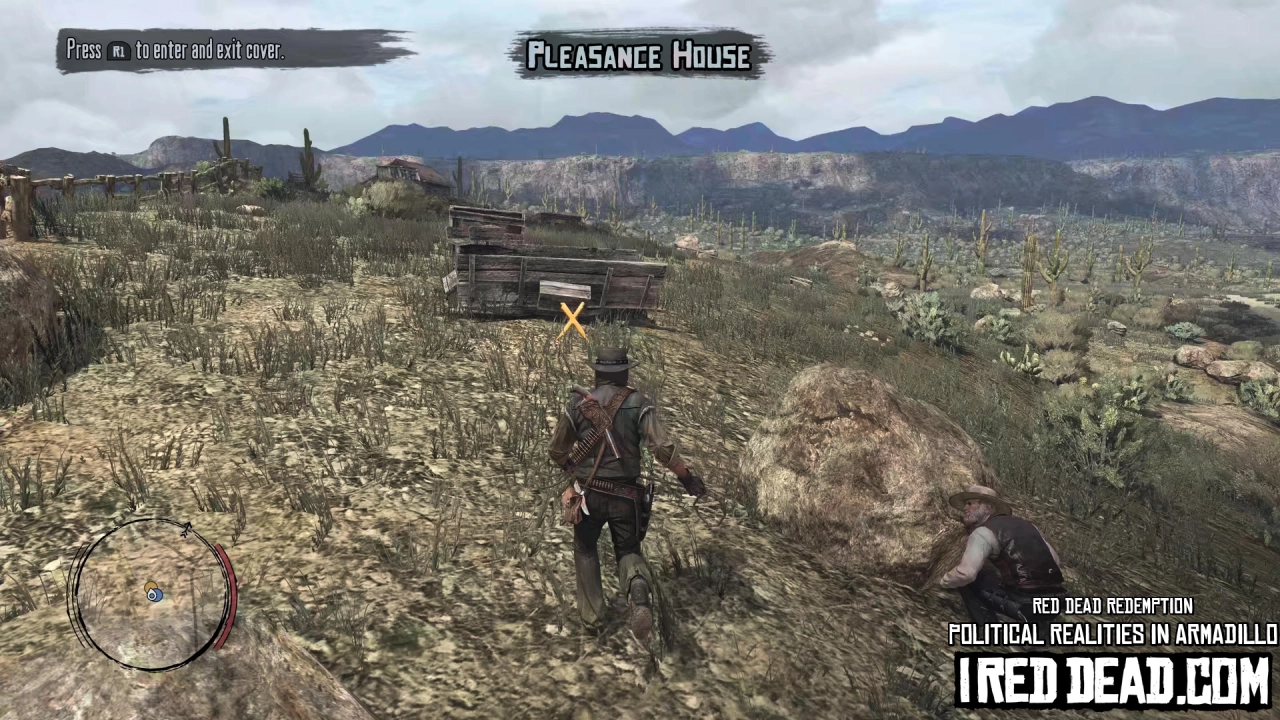Screen dimensions: 1280x720
Task: Click the R1 button glyph in the cover prompt
Action: coord(119,52)
